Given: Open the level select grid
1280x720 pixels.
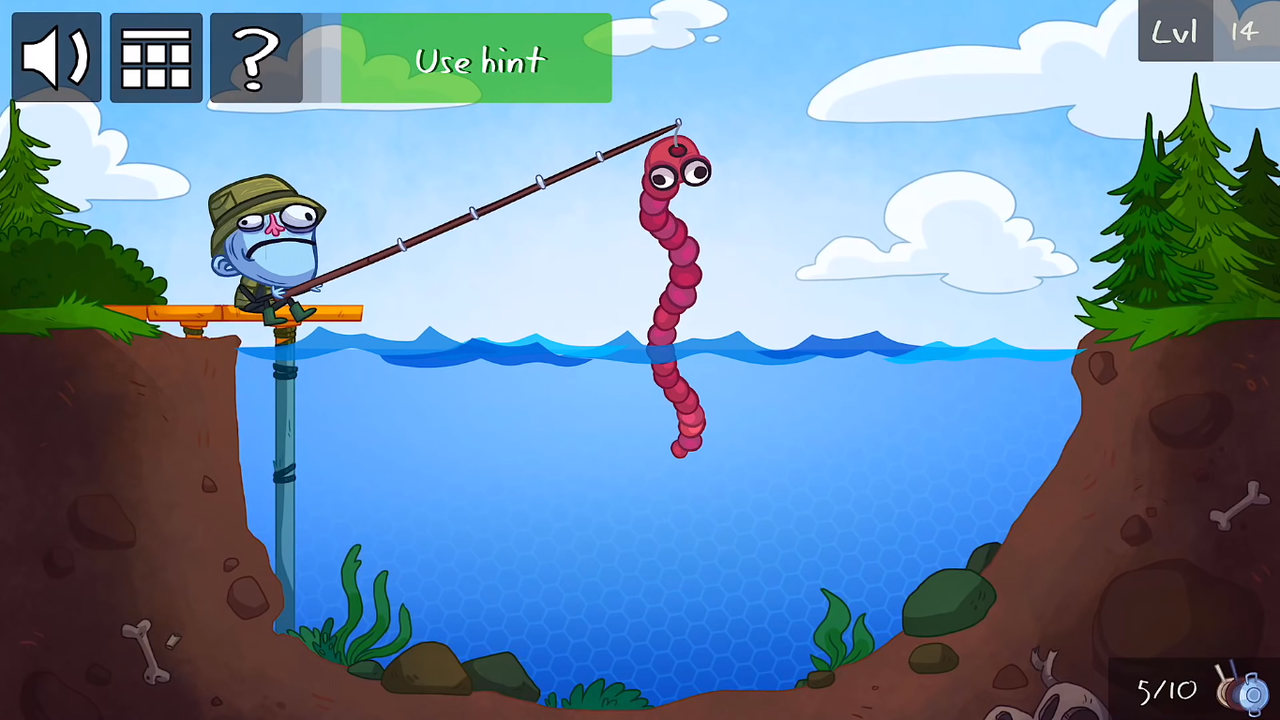Looking at the screenshot, I should 156,58.
